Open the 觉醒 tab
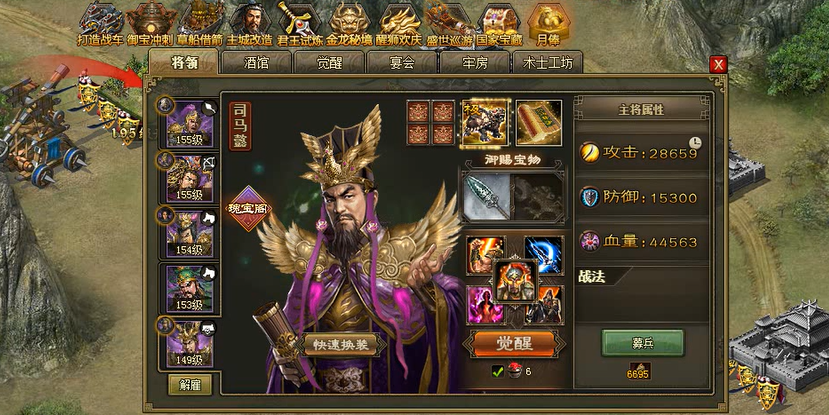The image size is (829, 415). tap(327, 62)
